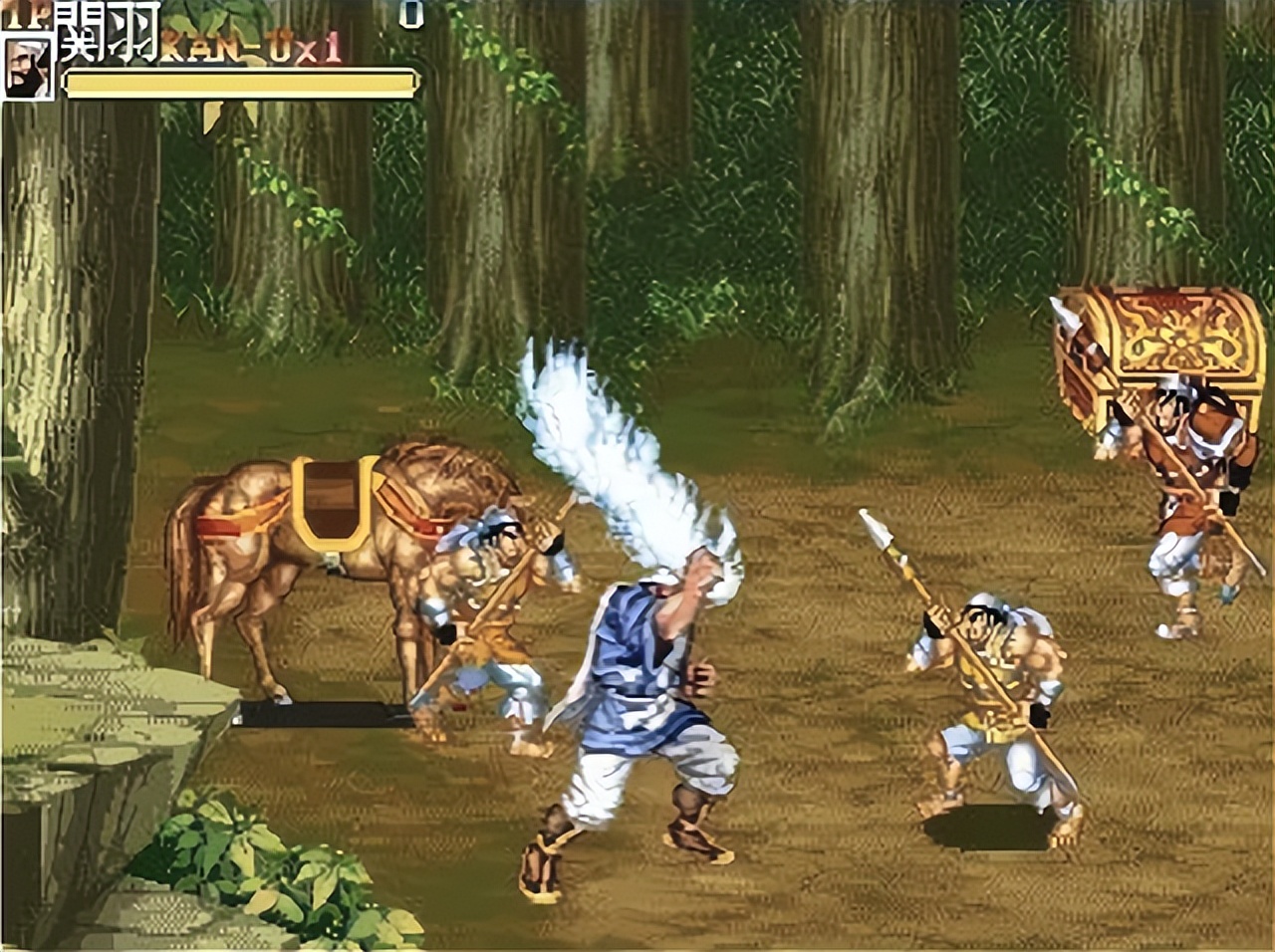
Task: Click the Kan-U player portrait
Action: pos(27,68)
